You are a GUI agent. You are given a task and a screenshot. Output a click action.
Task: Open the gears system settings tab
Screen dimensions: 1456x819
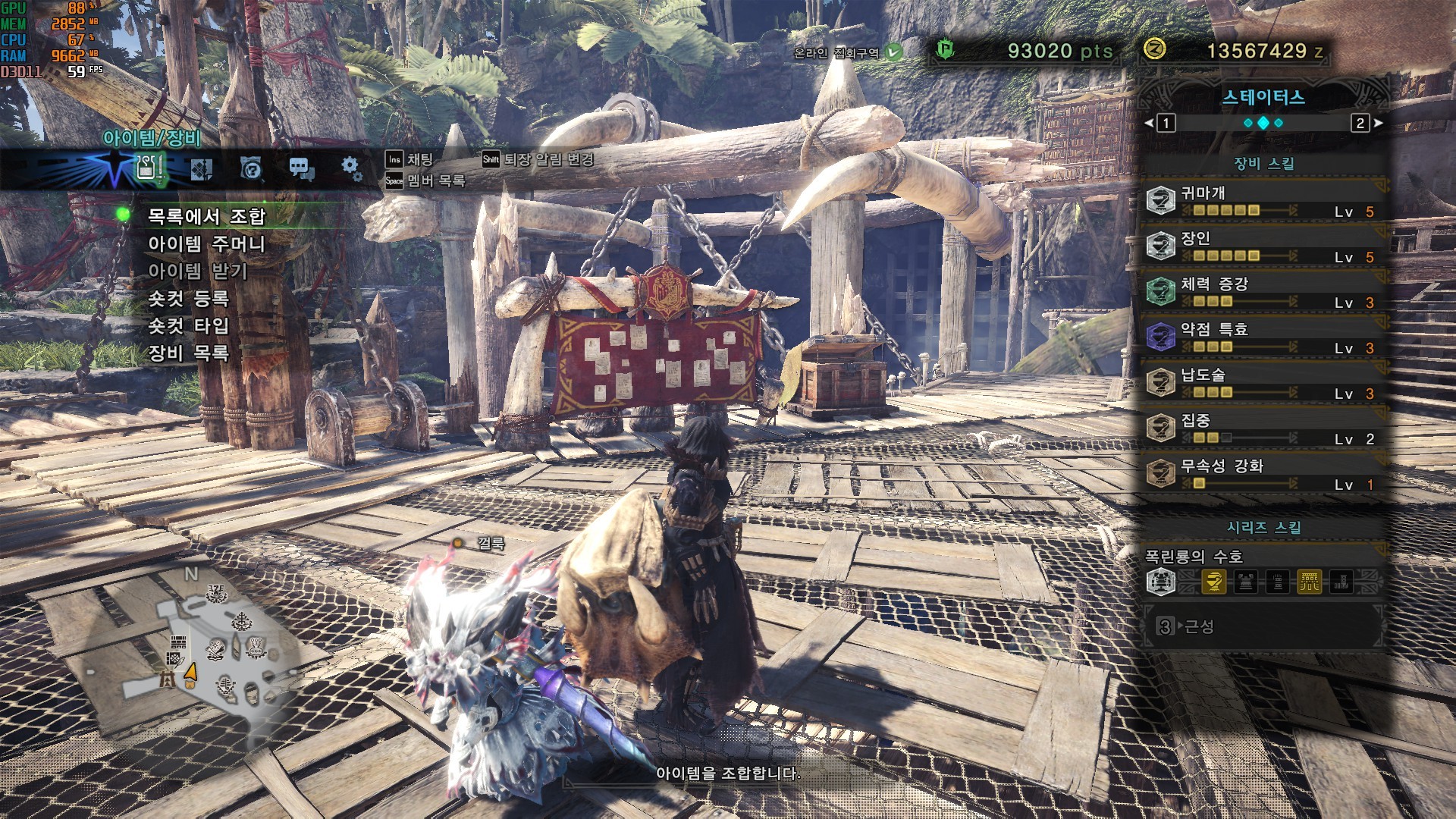tap(351, 168)
